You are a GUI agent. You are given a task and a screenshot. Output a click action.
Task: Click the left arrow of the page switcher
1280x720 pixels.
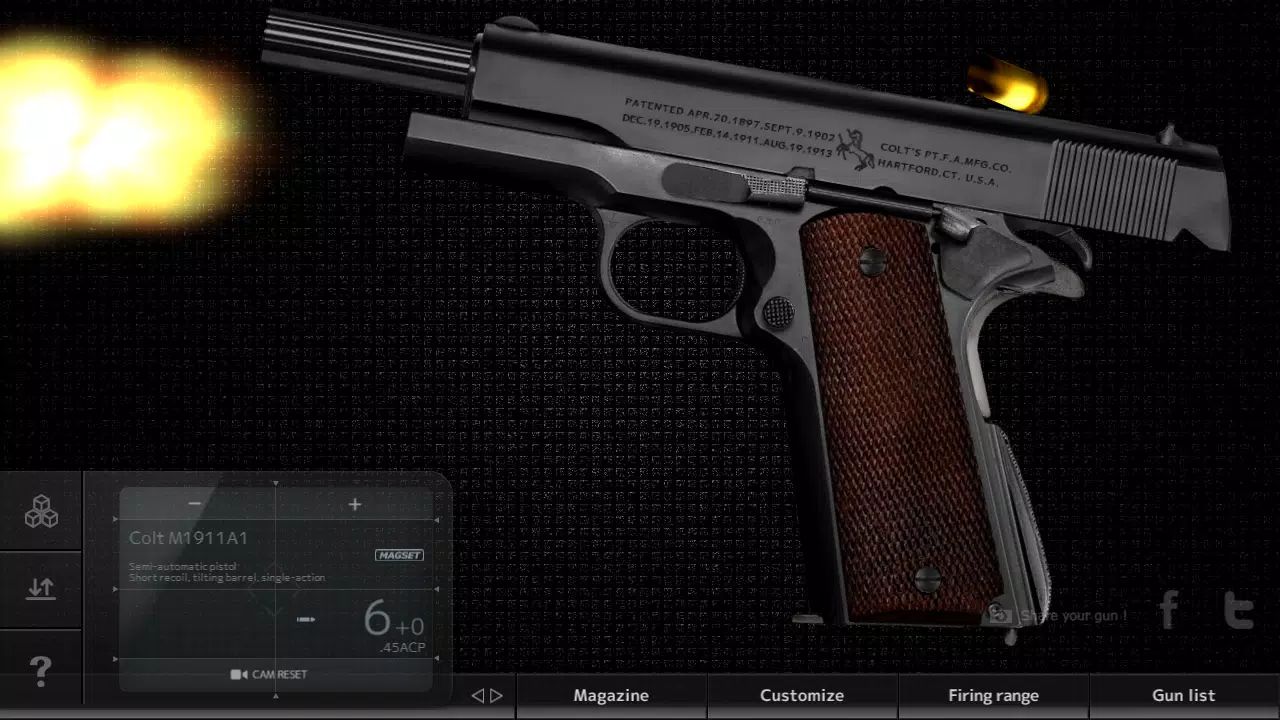click(478, 695)
